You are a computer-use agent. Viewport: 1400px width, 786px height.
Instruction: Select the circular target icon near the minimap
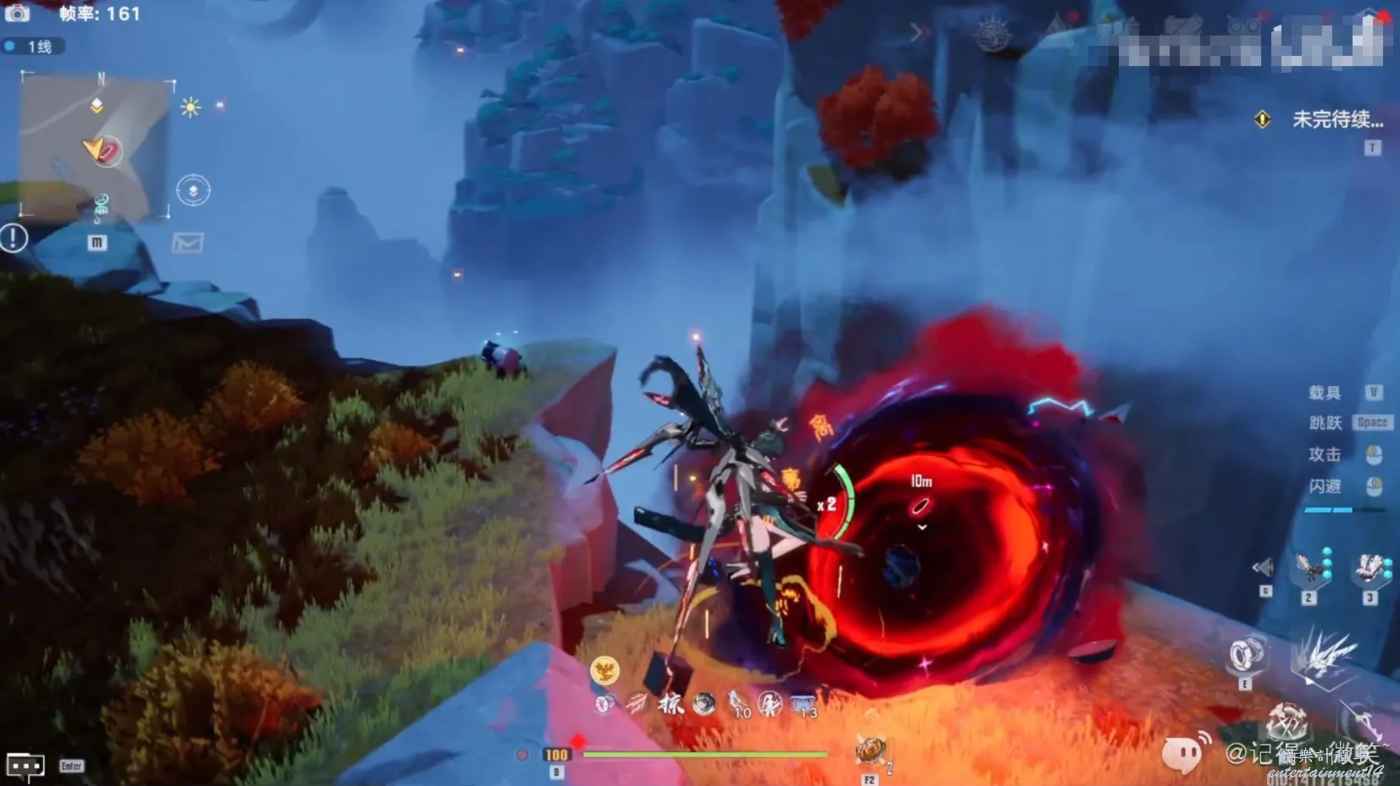193,190
